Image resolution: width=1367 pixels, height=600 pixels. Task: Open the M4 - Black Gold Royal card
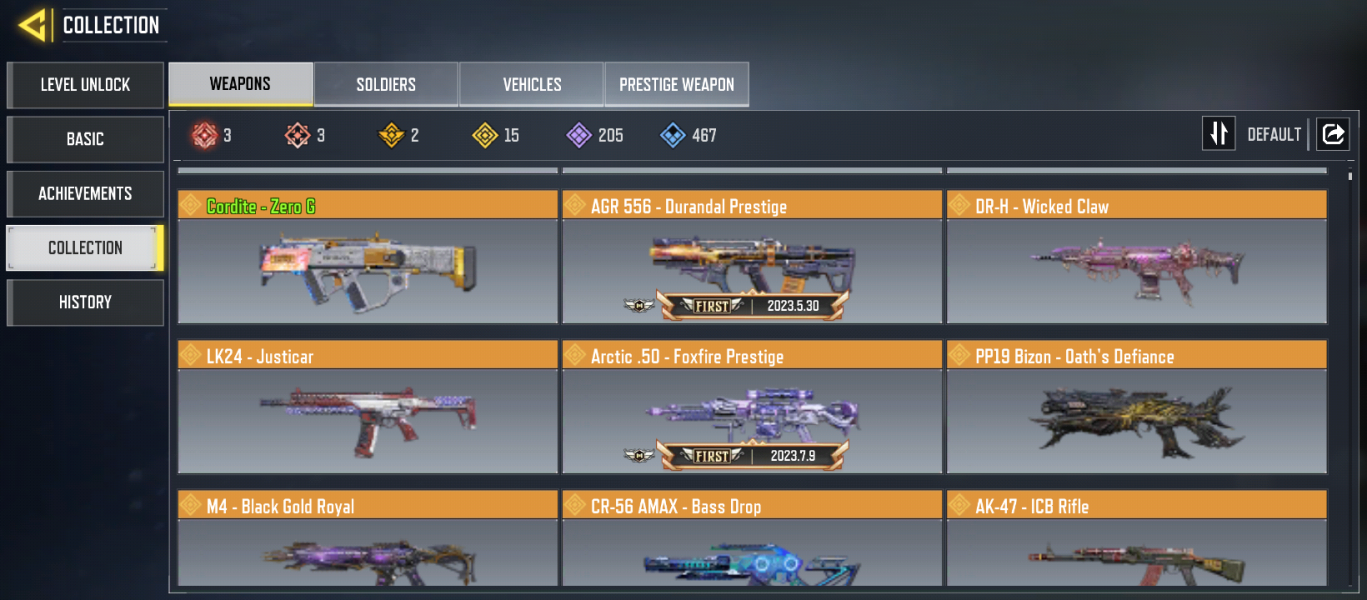(x=367, y=539)
